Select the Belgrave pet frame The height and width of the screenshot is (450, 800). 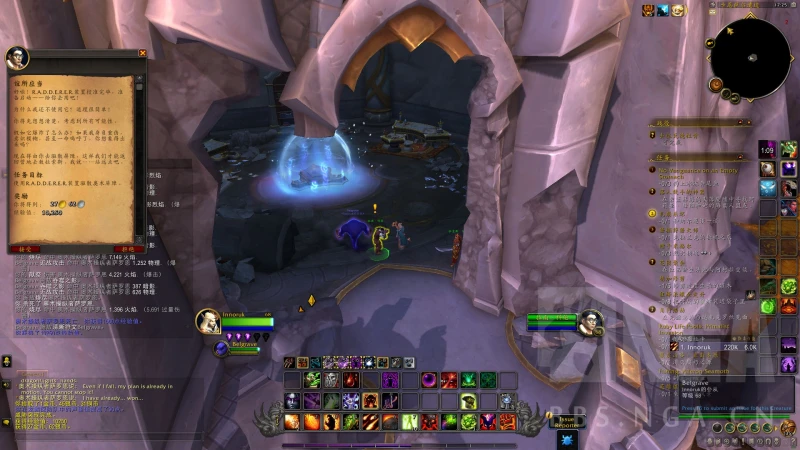pos(221,348)
